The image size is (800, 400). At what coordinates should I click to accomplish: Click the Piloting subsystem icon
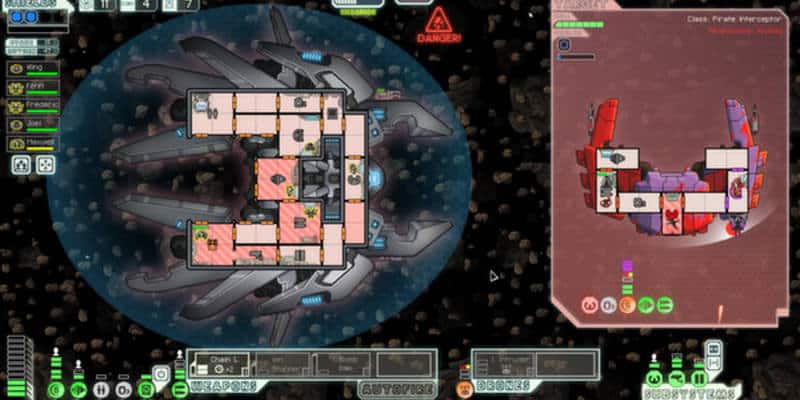(x=653, y=378)
